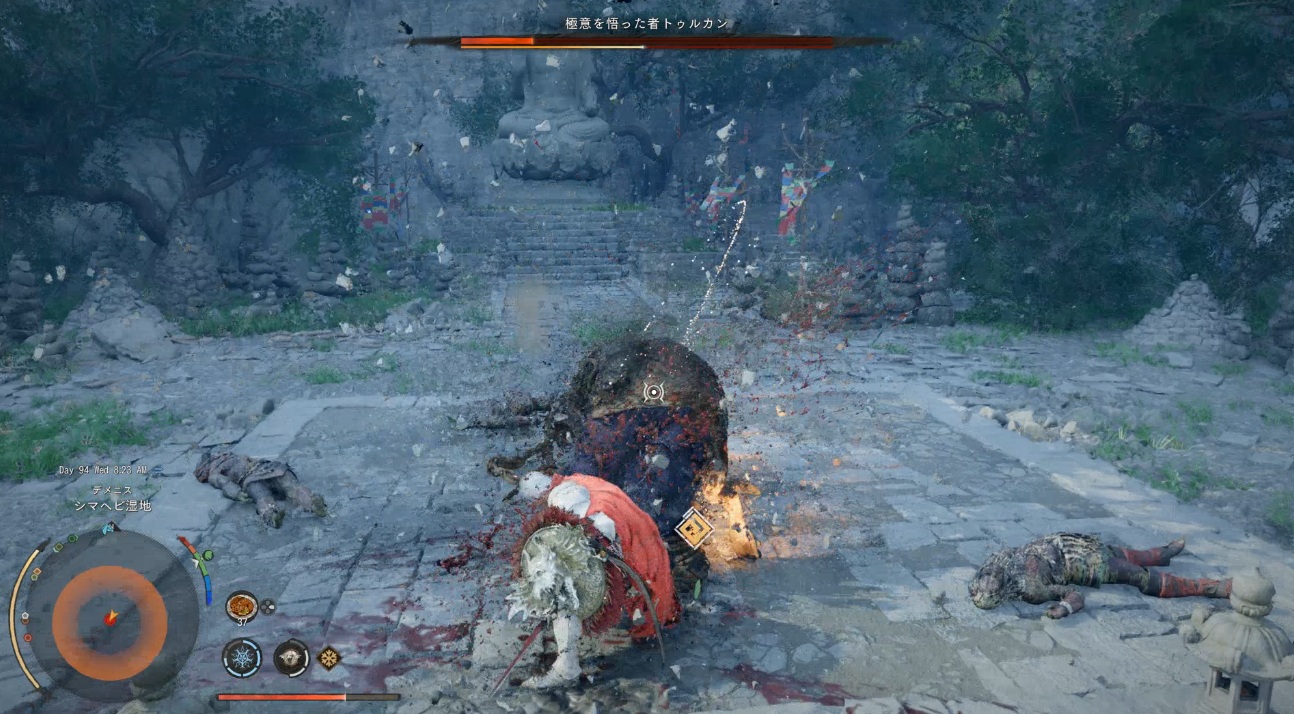Screen dimensions: 1294x714
Task: Activate the blue snowflake skill
Action: pos(242,657)
